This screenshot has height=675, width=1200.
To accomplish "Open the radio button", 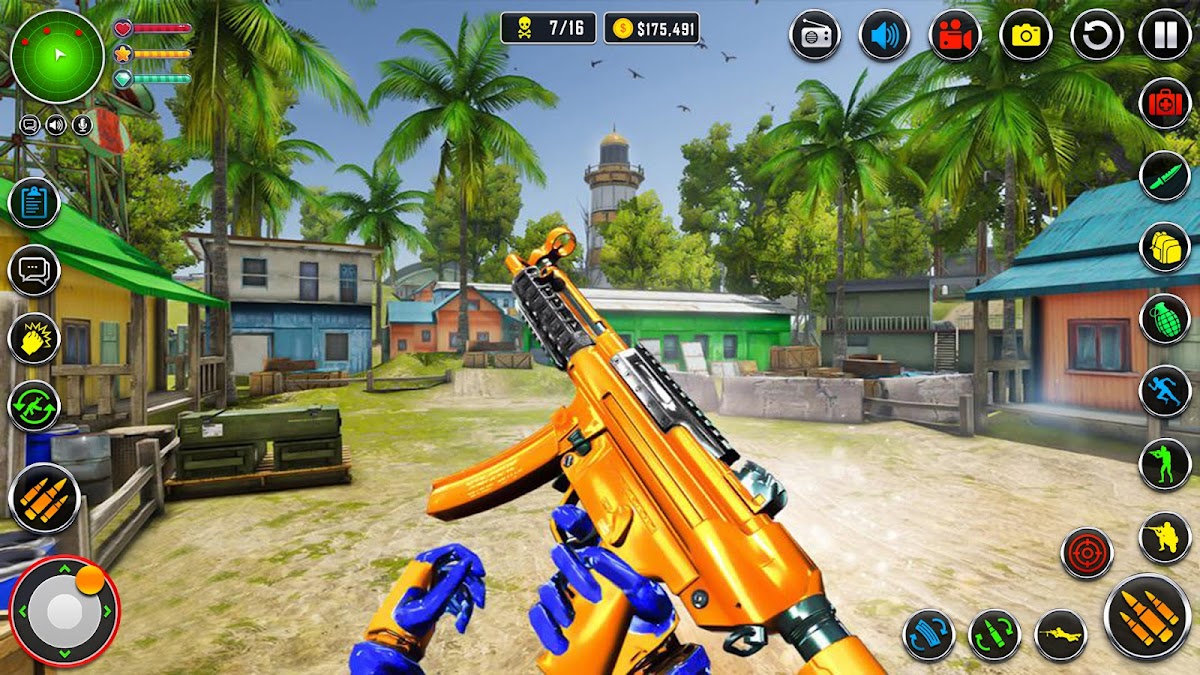I will (815, 35).
